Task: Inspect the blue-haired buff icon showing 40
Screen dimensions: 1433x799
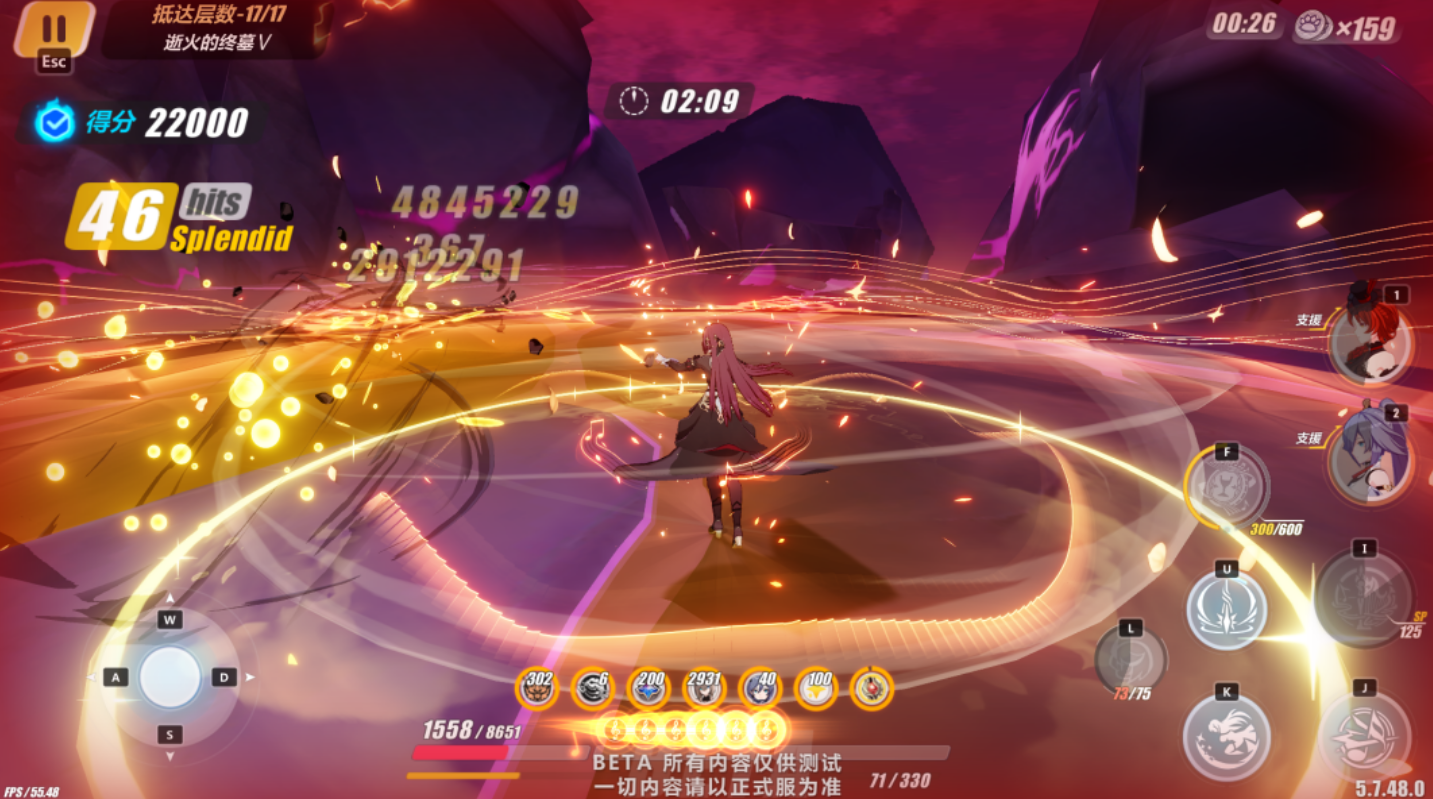Action: 760,688
